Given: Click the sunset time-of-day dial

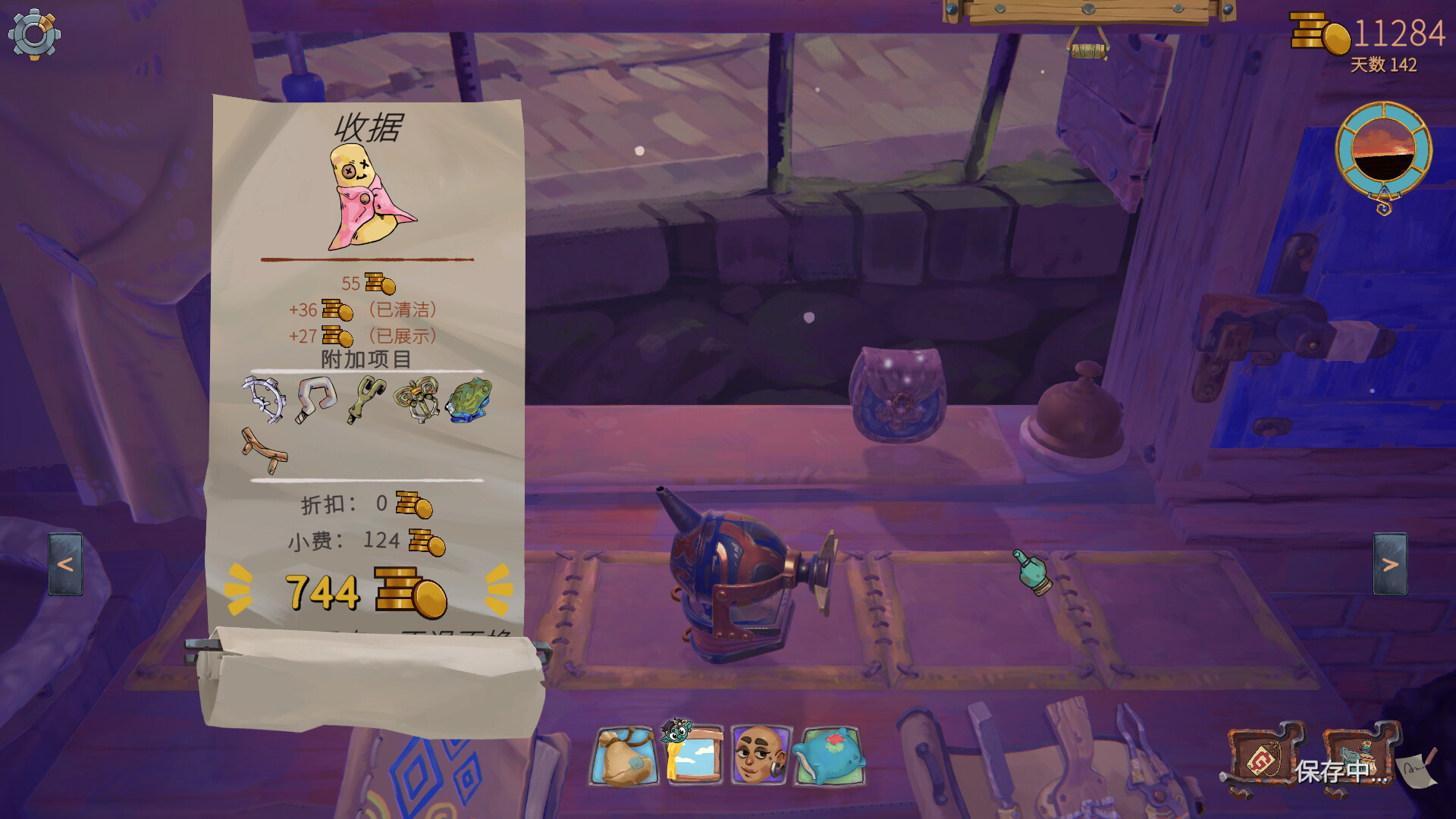Looking at the screenshot, I should pyautogui.click(x=1383, y=152).
